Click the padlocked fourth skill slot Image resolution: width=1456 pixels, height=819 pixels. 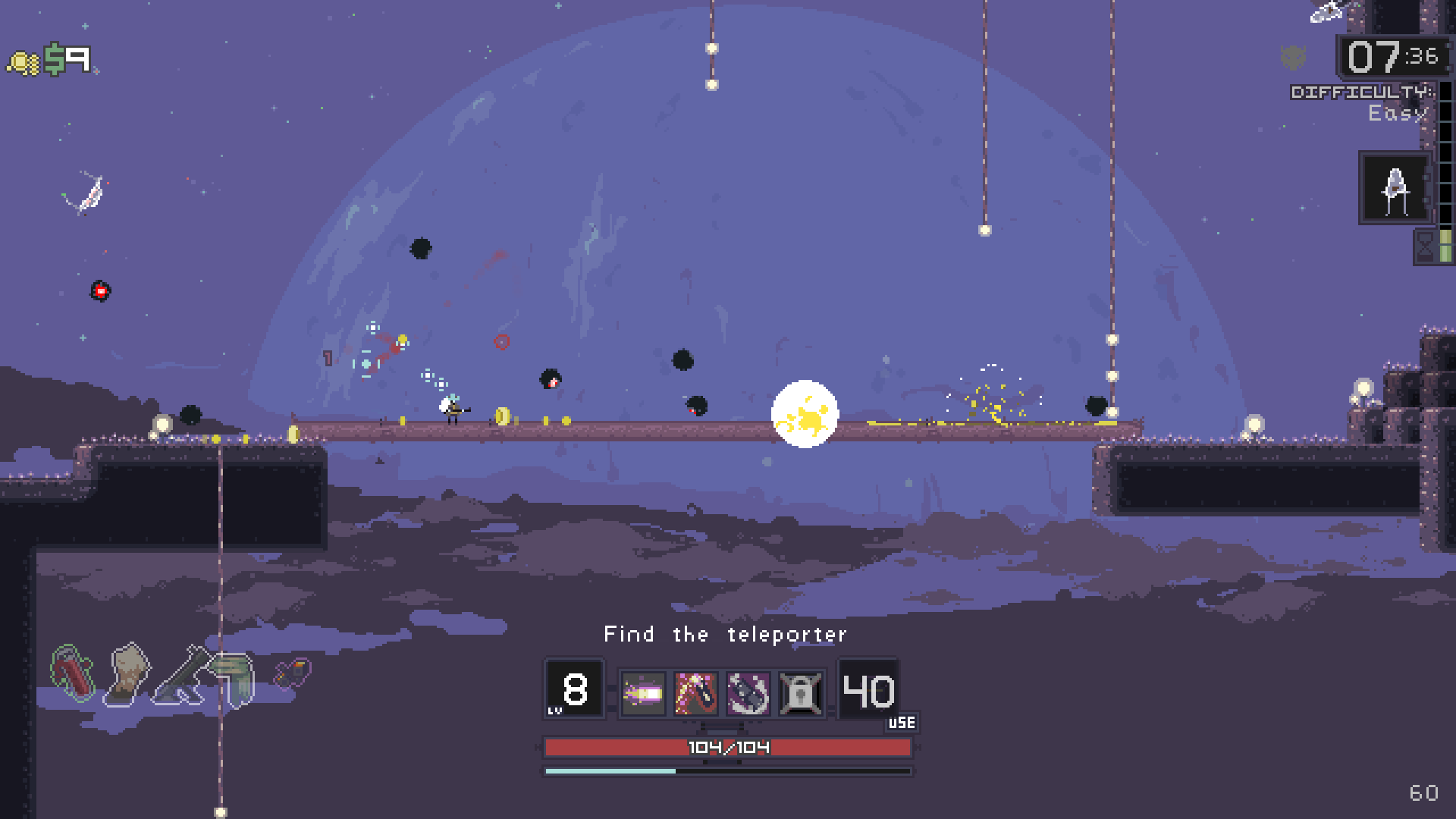coord(801,693)
